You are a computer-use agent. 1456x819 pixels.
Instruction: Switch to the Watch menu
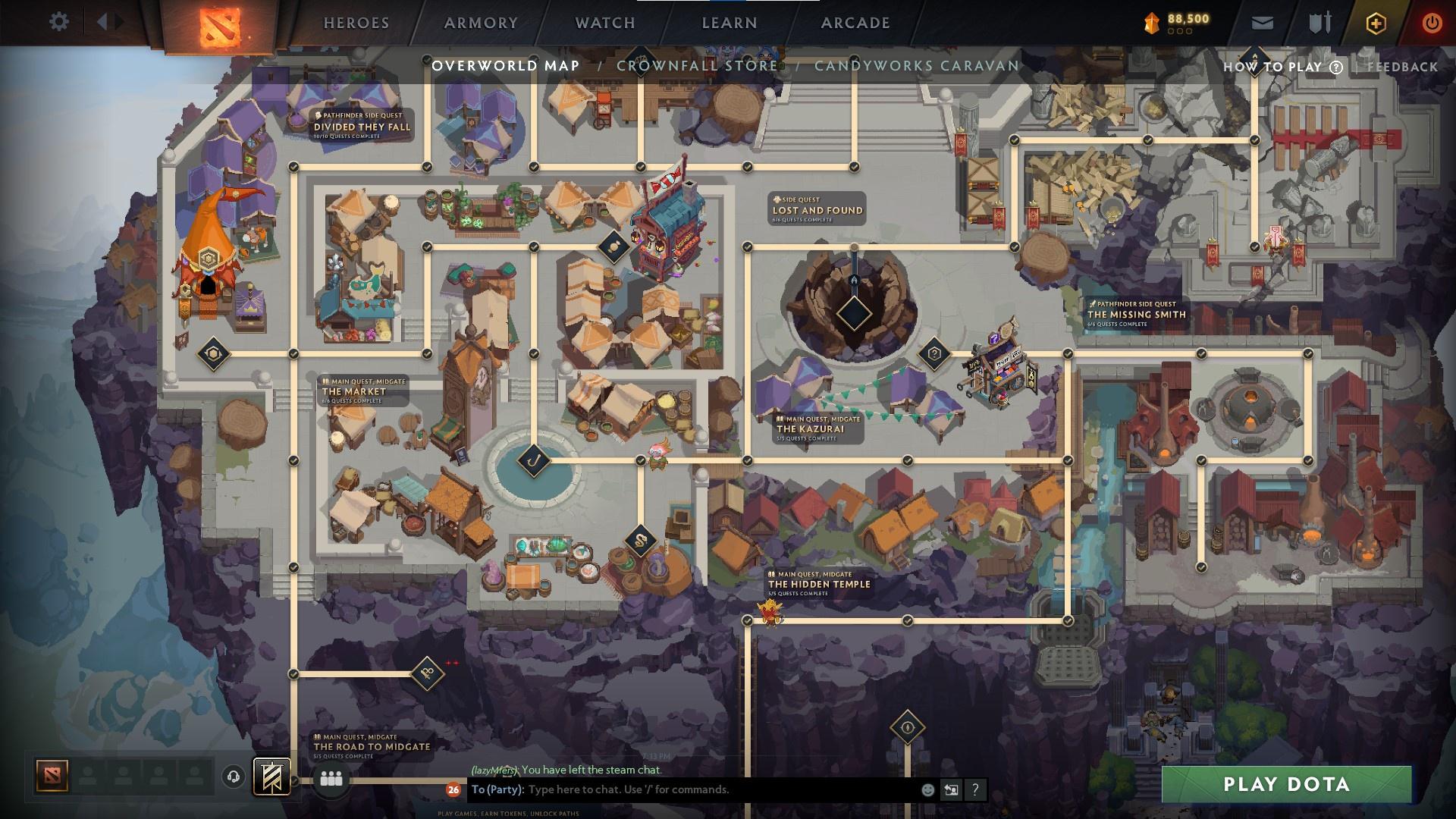(x=604, y=23)
